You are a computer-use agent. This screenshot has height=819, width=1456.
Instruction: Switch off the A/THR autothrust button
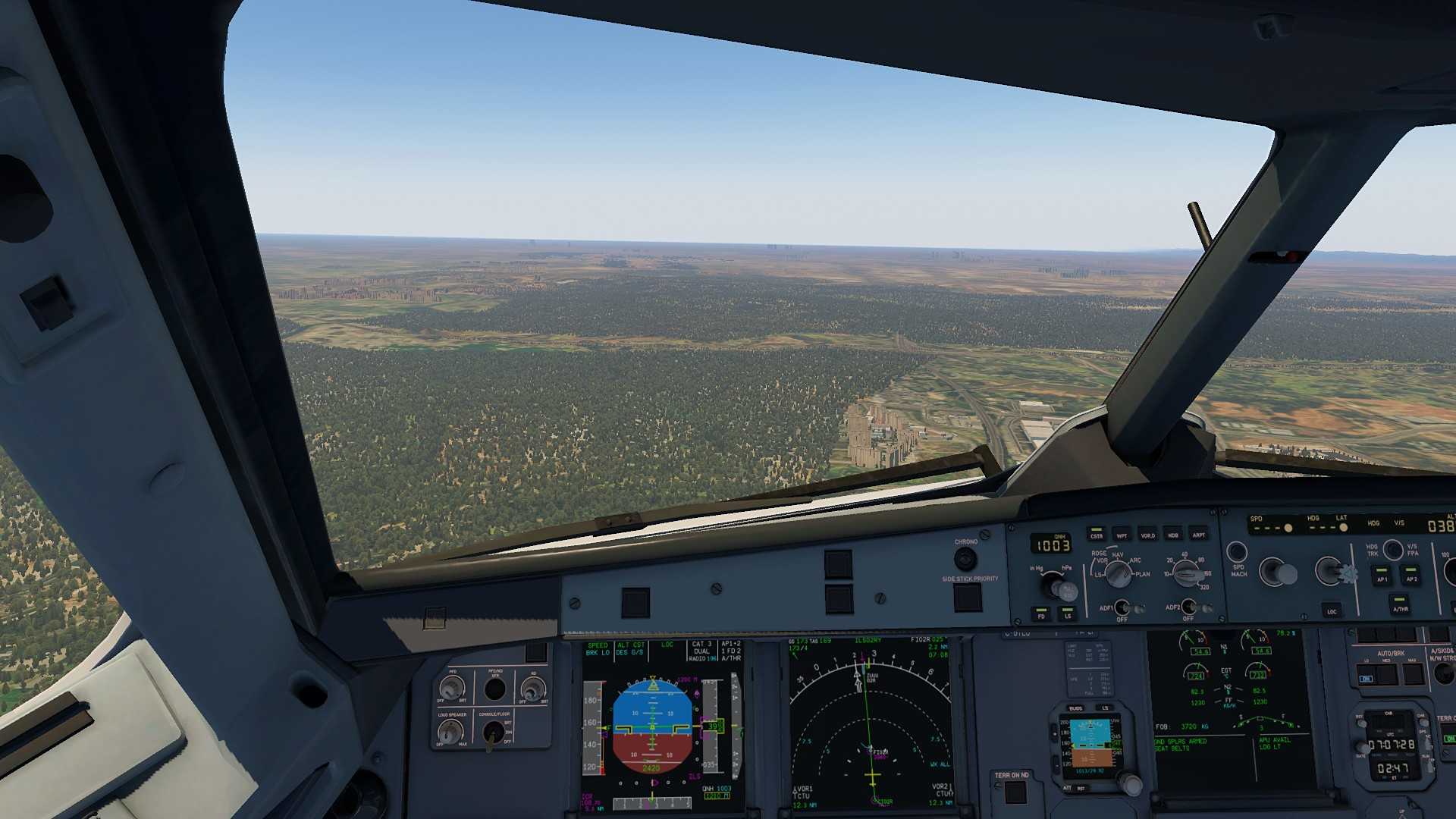(1400, 604)
